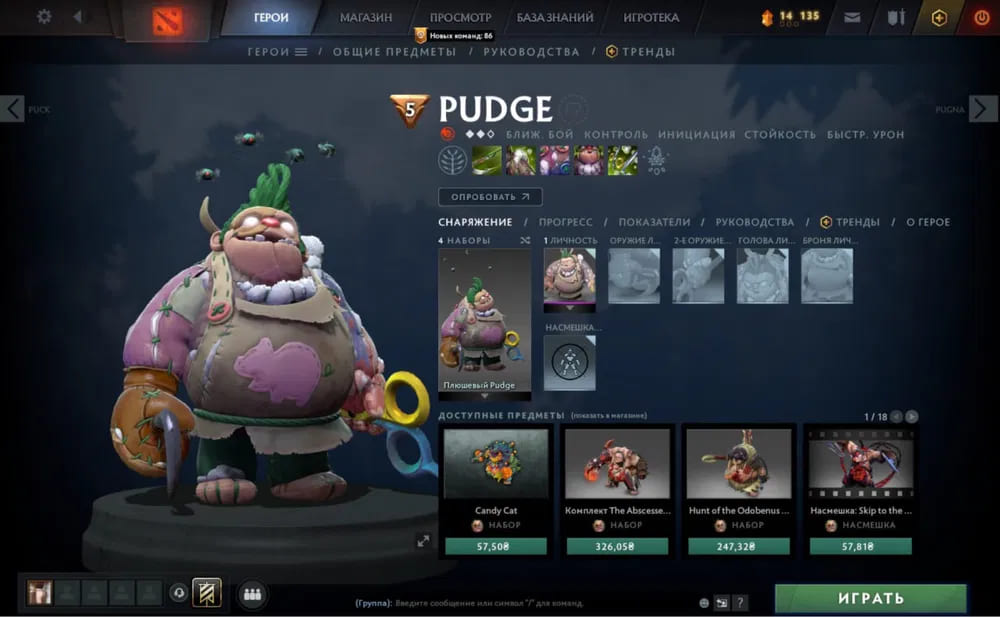Choose the Плюшевый Pudge set thumbnail
This screenshot has width=1000, height=617.
coord(485,320)
